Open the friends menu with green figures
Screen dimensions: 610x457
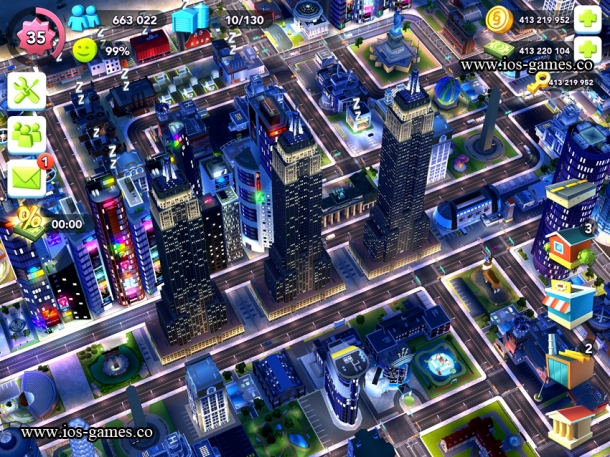27,134
